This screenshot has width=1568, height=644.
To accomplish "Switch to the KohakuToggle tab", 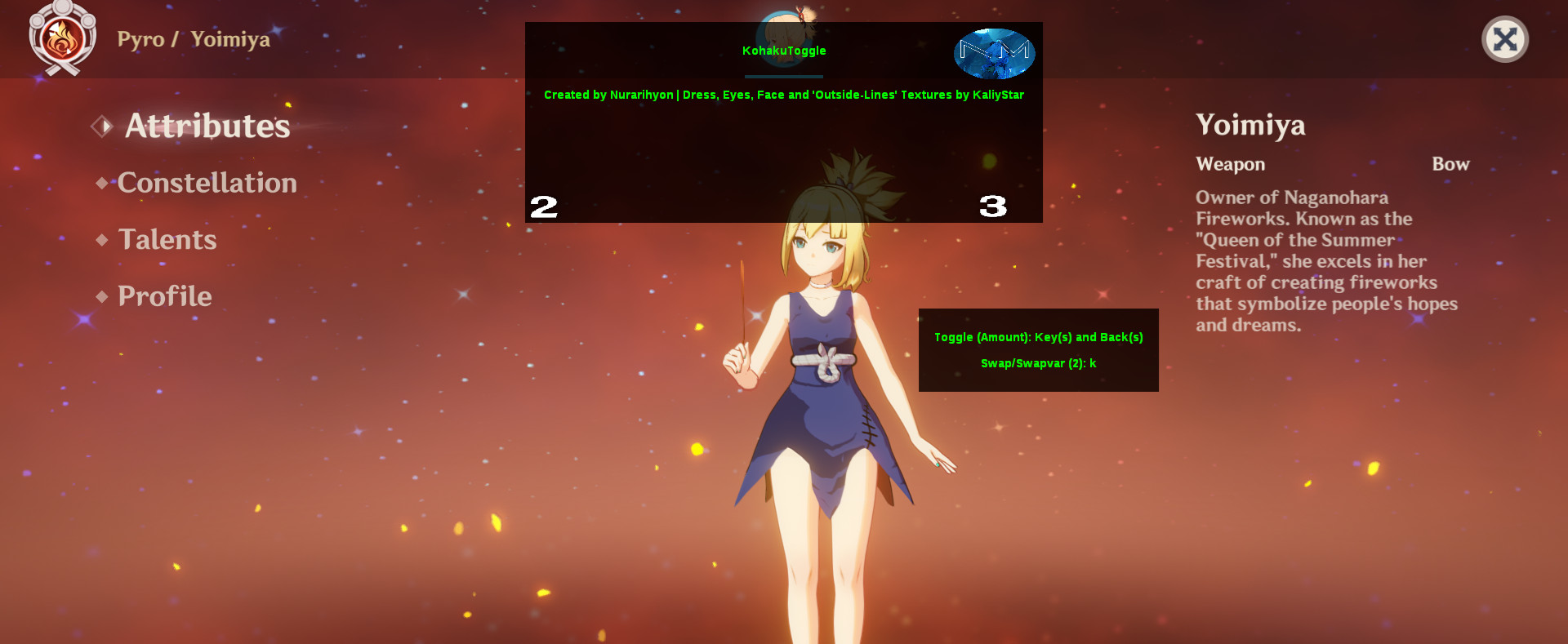I will (x=783, y=51).
